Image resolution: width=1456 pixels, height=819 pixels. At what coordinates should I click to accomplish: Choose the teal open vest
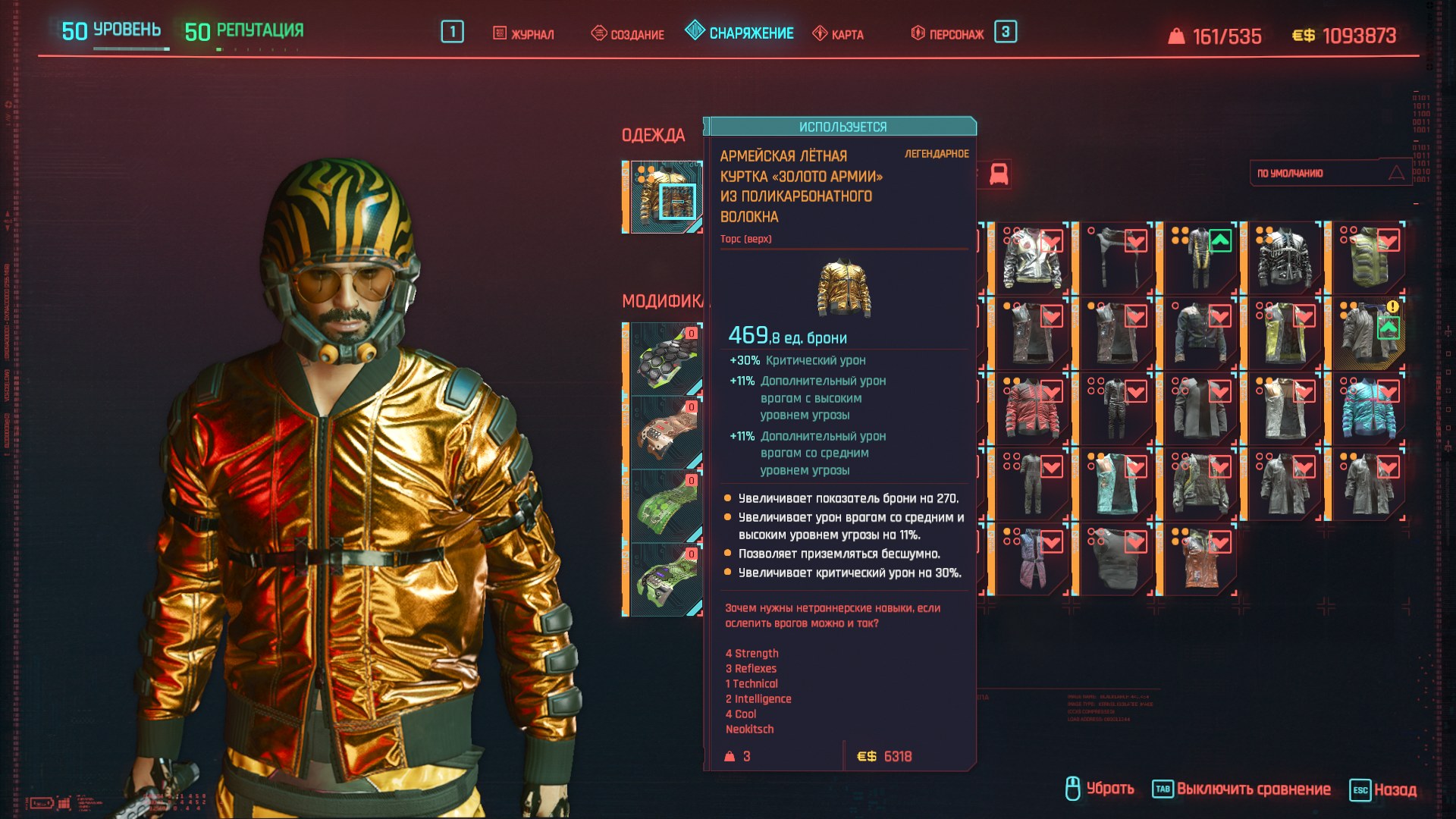tap(1116, 484)
